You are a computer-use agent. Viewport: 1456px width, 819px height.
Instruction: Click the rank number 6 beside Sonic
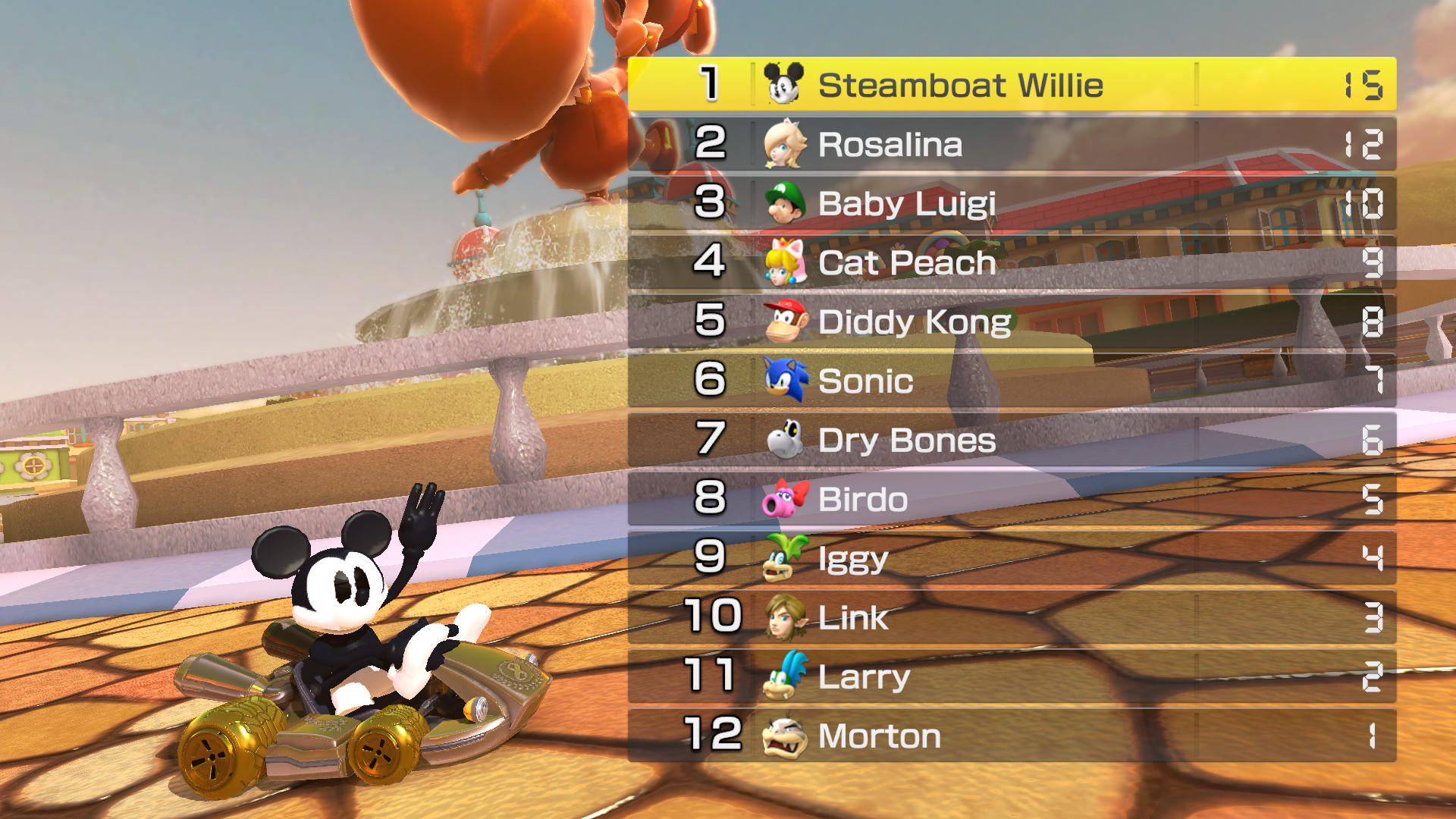pos(711,381)
